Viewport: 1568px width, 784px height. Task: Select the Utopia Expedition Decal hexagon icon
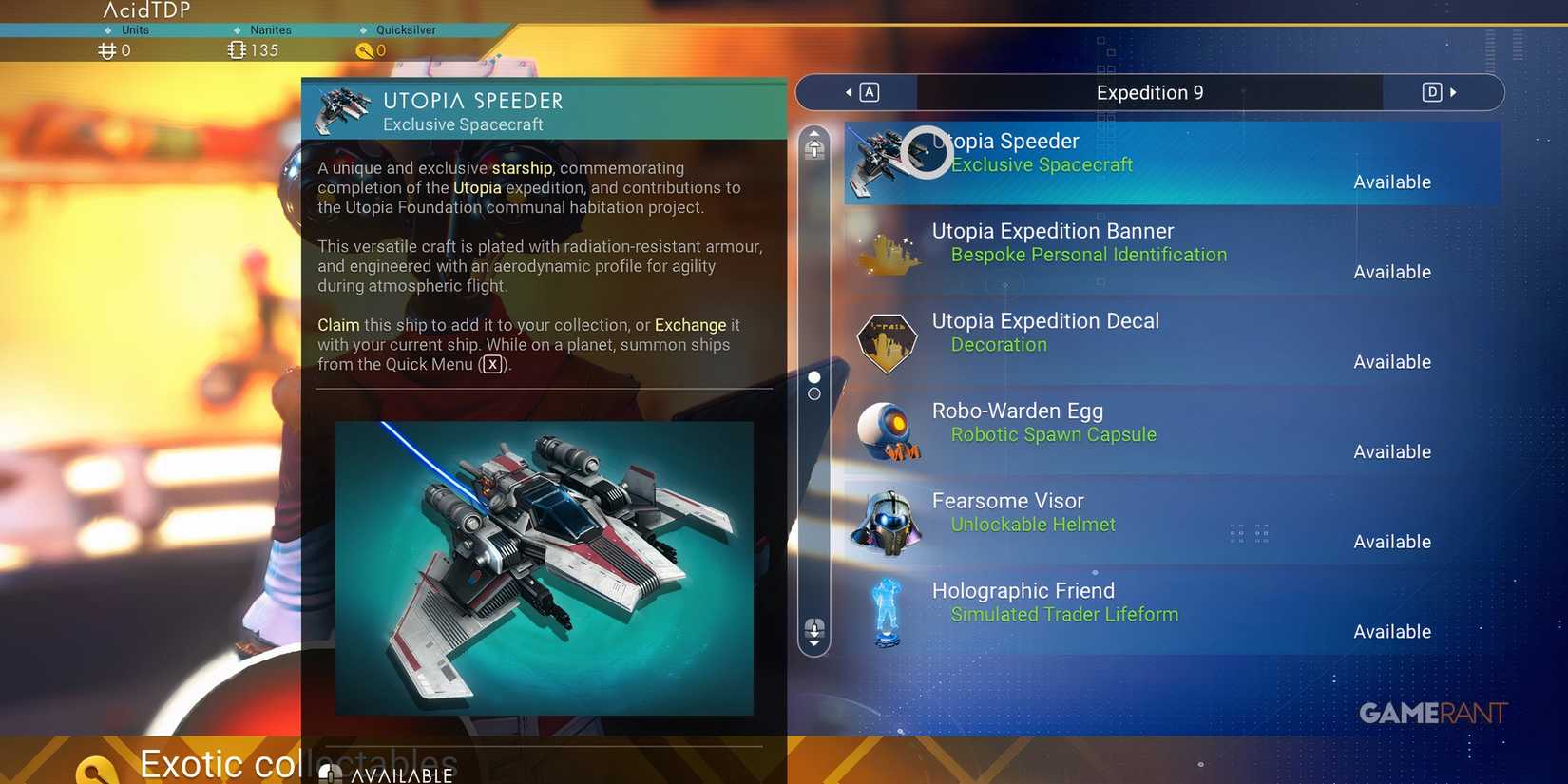coord(887,340)
